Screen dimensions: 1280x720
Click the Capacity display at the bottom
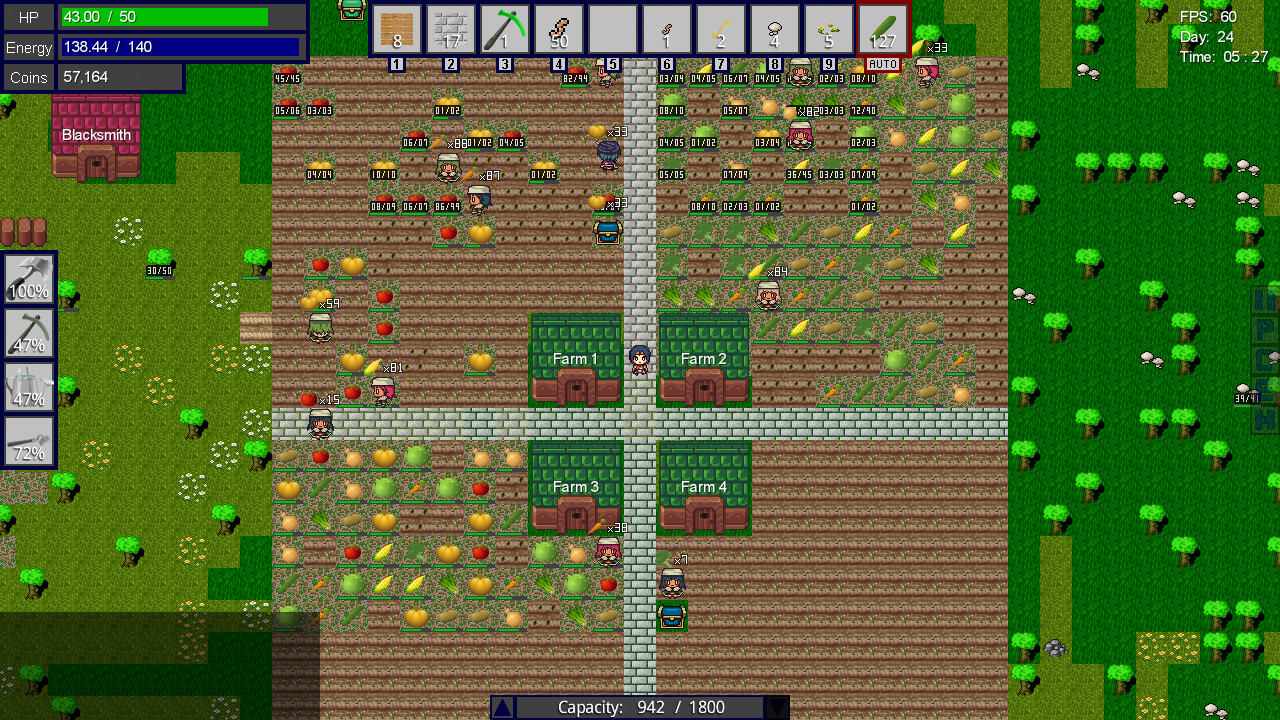[x=640, y=707]
